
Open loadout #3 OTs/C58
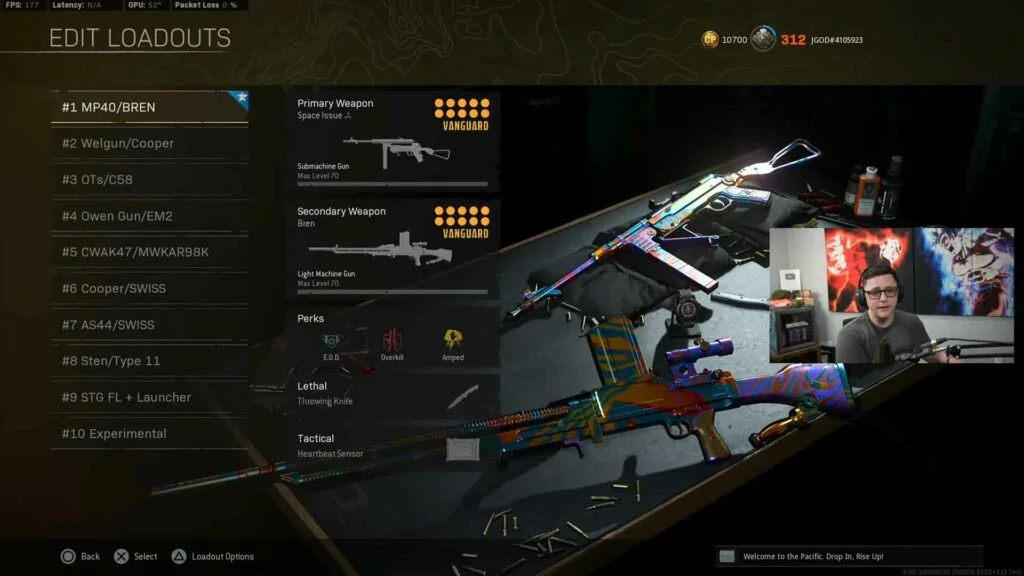click(149, 180)
